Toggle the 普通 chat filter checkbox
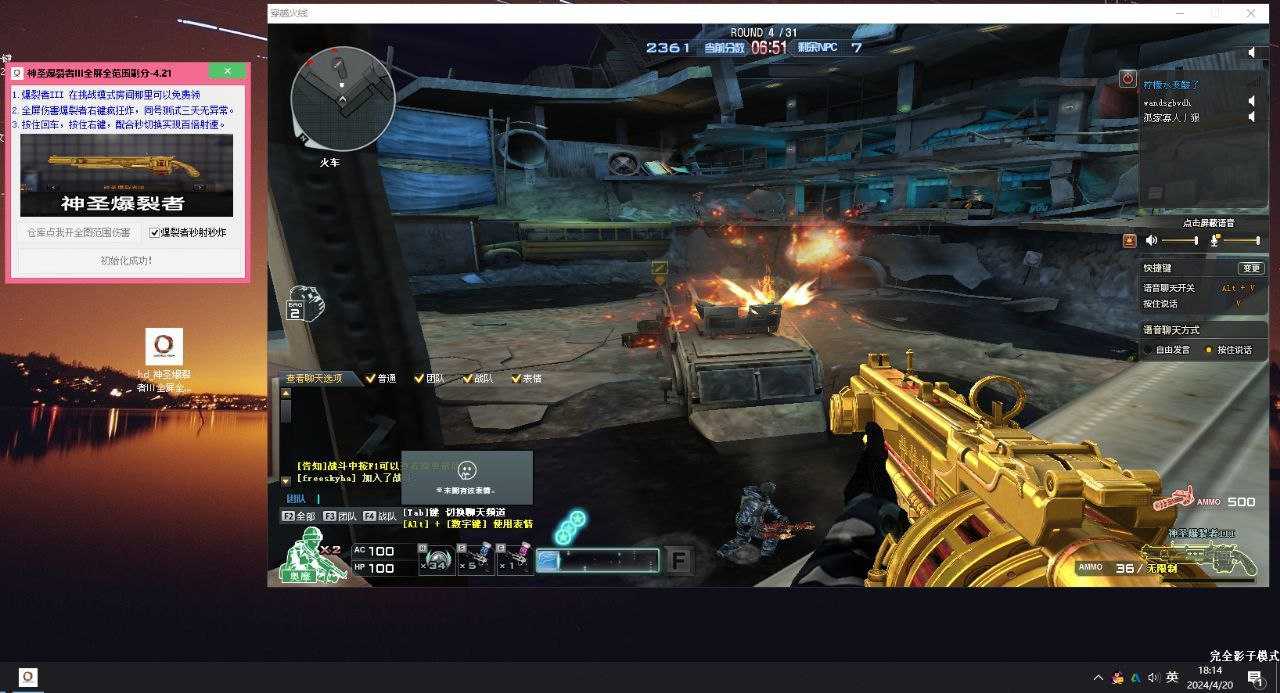Screen dimensions: 1280x693 click(371, 379)
